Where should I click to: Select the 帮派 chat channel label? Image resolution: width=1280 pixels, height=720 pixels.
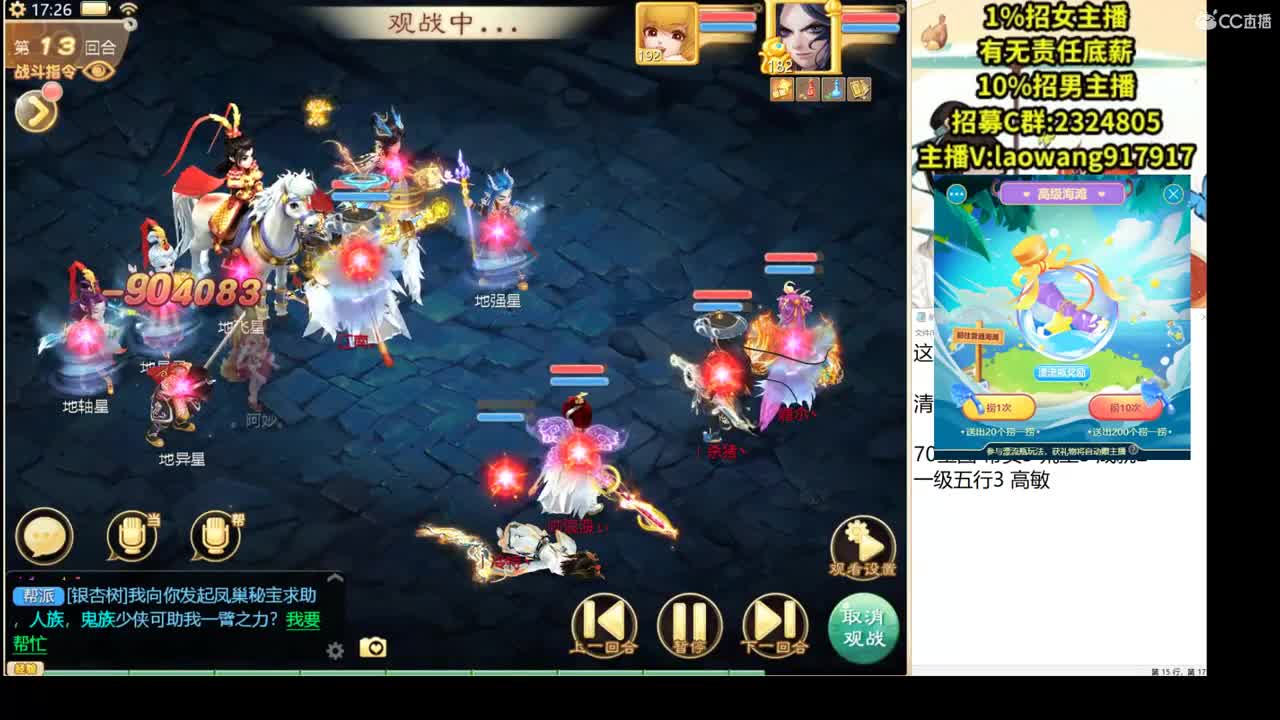38,594
